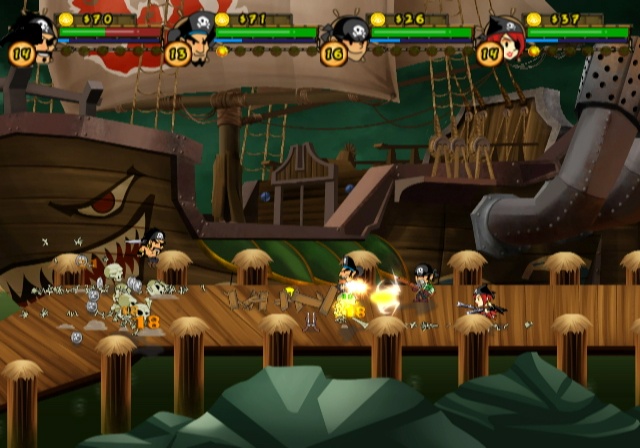Select the level 14 pirate portrait

click(37, 38)
